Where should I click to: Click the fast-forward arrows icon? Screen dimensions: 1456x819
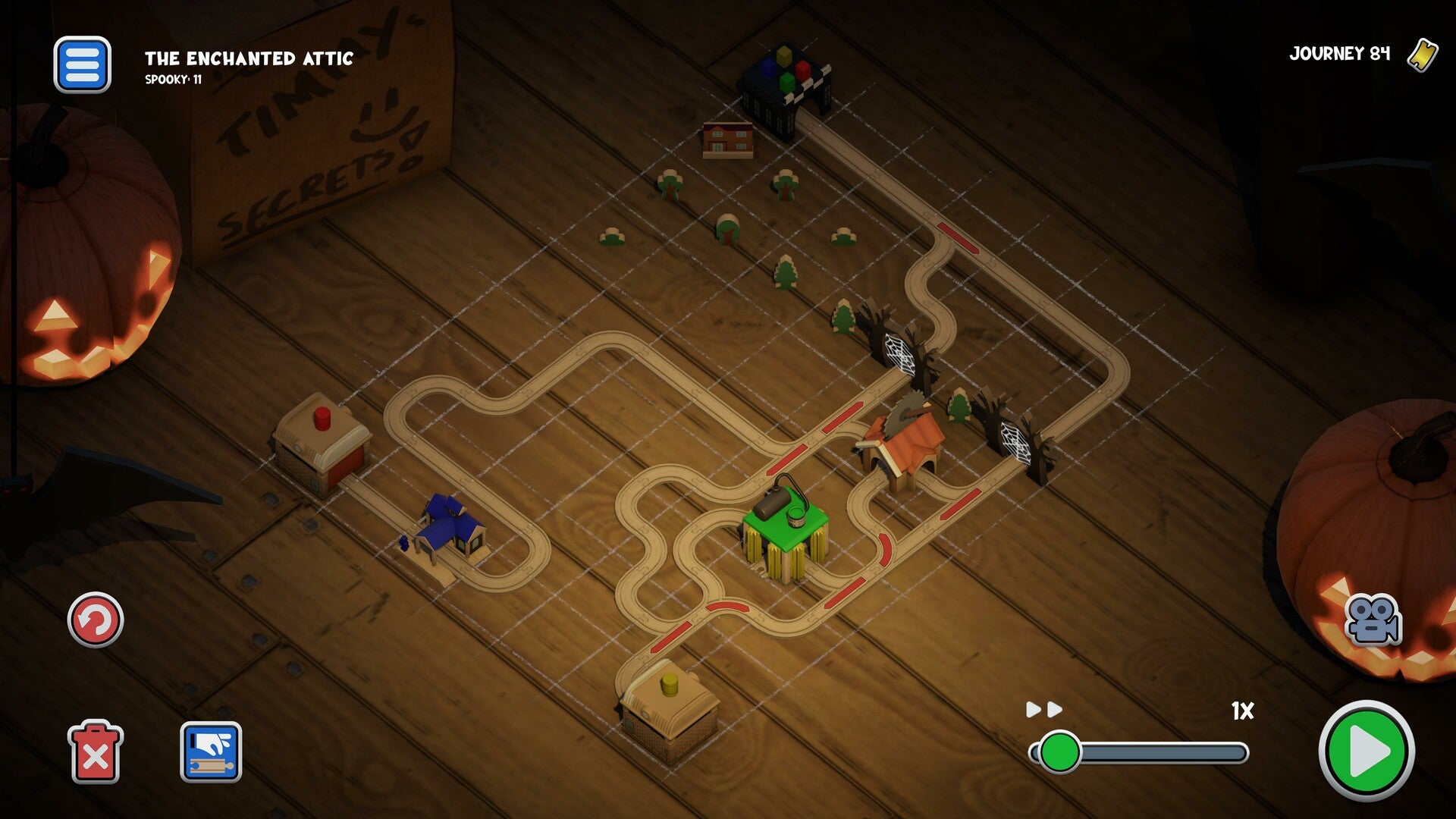coord(1044,710)
